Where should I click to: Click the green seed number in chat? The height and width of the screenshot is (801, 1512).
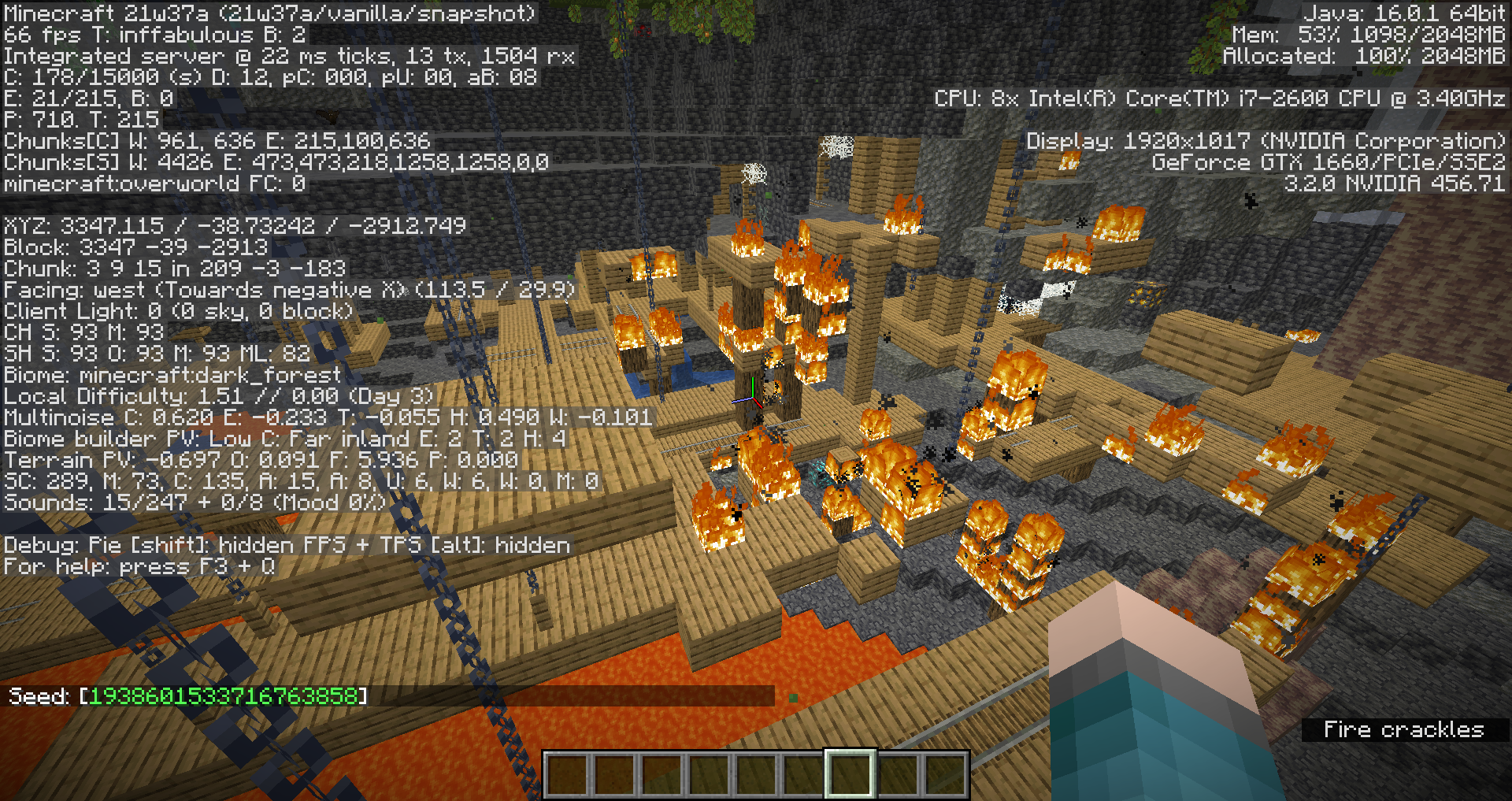pyautogui.click(x=224, y=696)
